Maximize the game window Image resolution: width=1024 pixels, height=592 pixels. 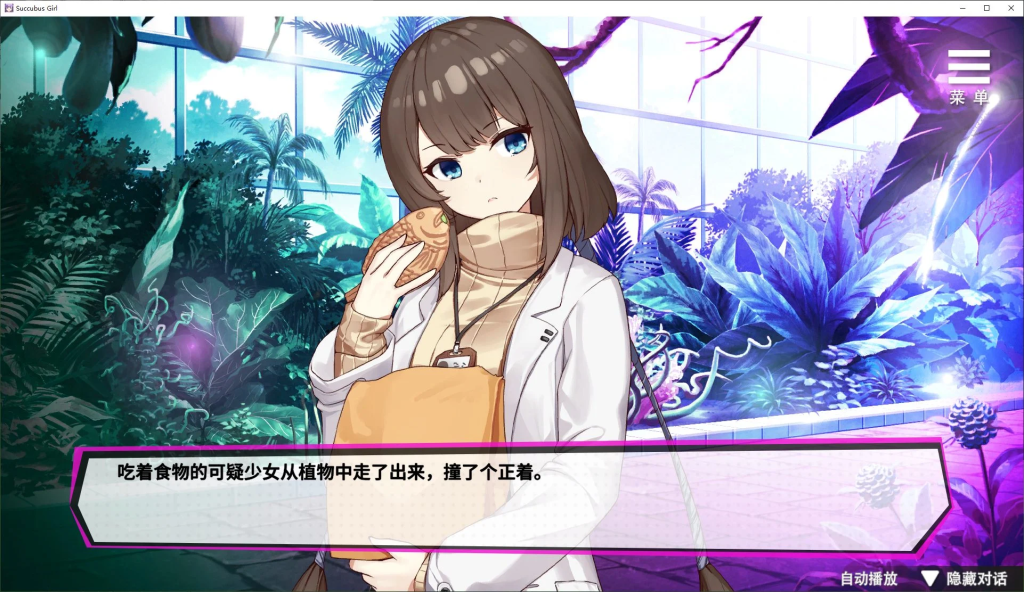tap(986, 8)
